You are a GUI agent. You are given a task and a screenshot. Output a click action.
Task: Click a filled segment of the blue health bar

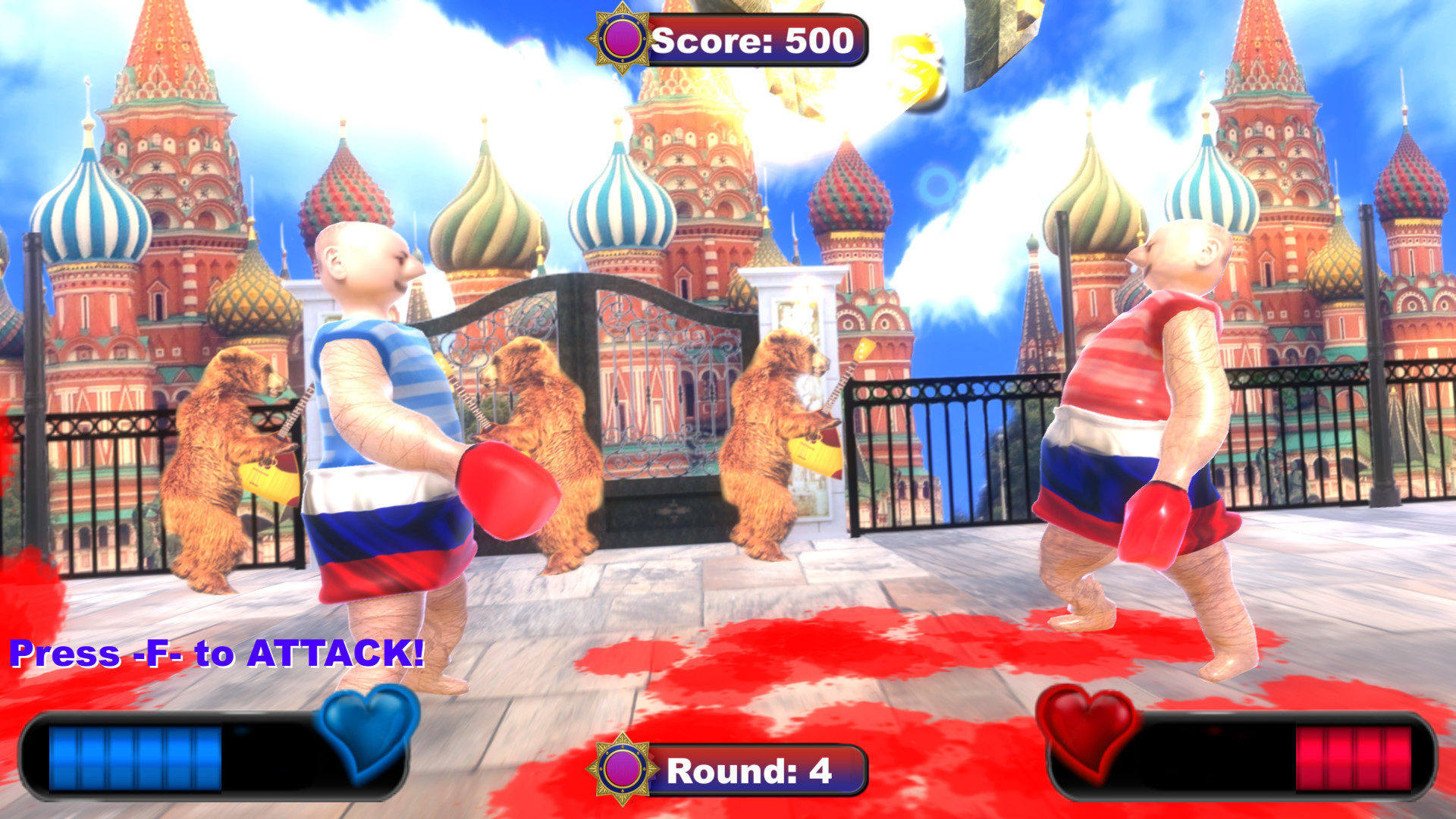point(114,758)
